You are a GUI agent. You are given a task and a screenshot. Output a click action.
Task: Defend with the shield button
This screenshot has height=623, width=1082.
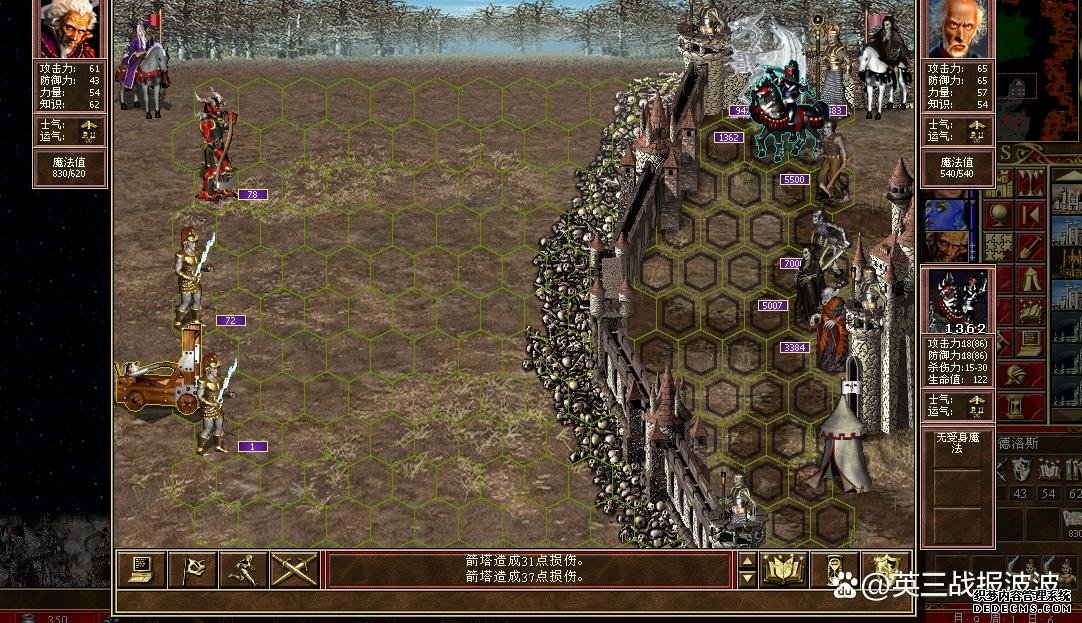pos(886,569)
